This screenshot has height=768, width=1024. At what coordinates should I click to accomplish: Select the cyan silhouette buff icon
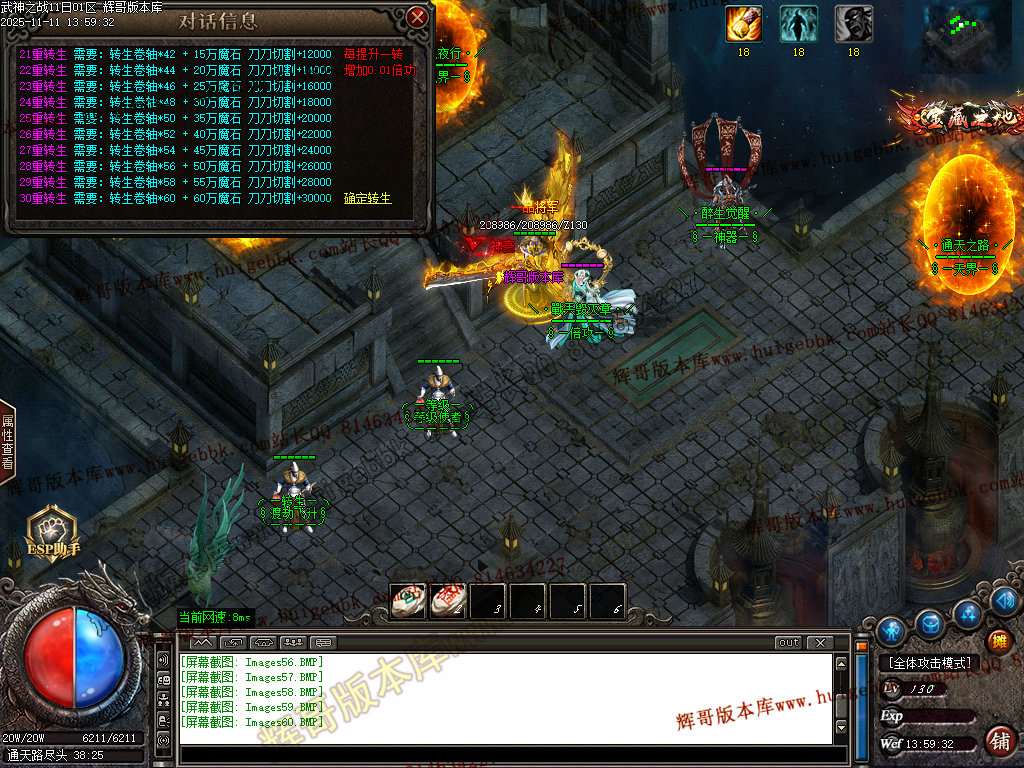[x=798, y=24]
